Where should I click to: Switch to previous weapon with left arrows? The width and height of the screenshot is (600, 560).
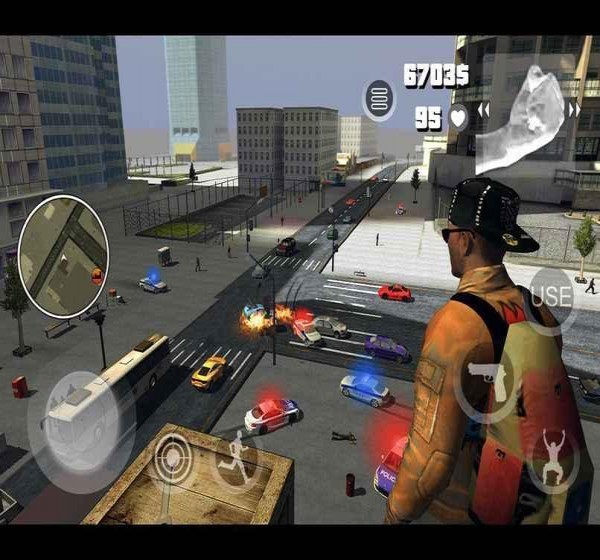coord(484,110)
